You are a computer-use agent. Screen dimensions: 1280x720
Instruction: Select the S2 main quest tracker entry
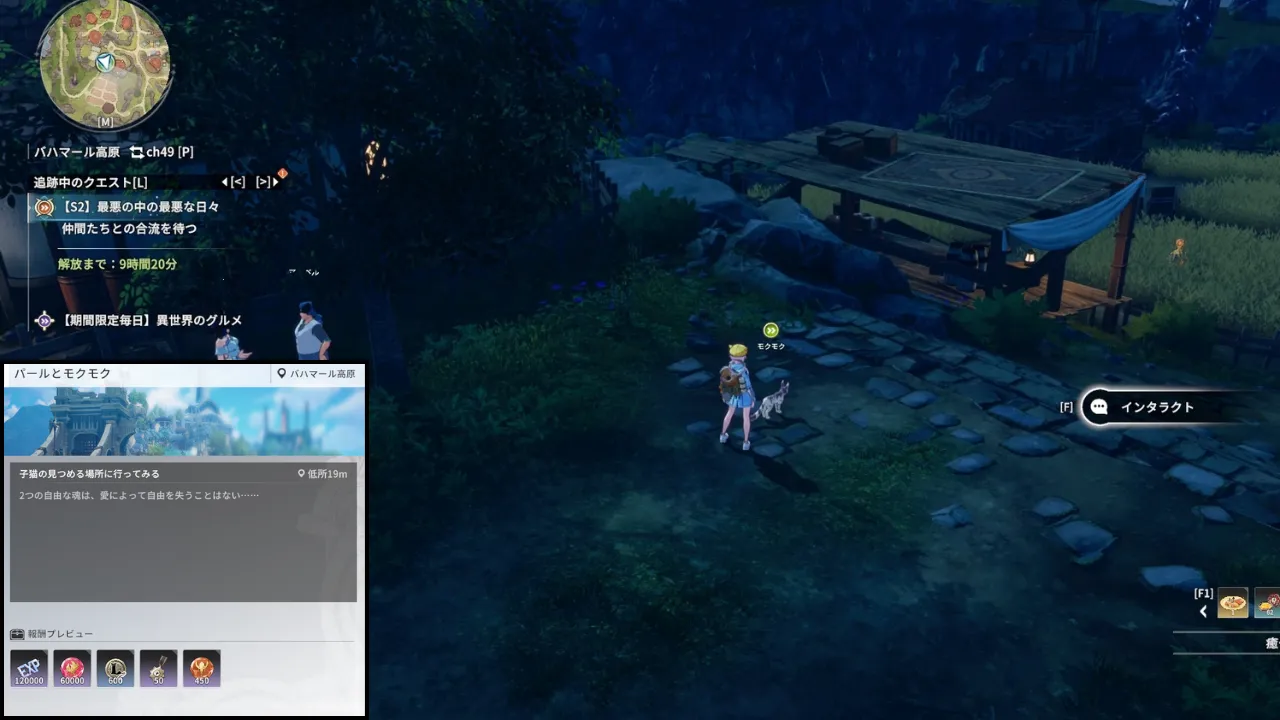click(140, 207)
